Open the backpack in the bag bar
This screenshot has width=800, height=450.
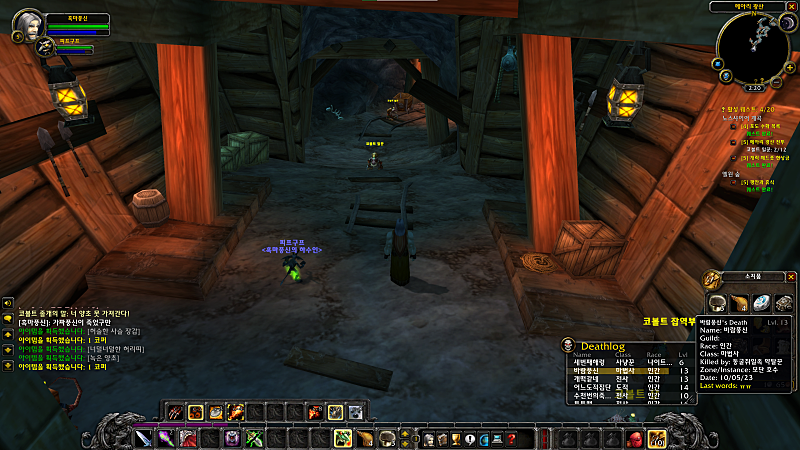[x=657, y=438]
